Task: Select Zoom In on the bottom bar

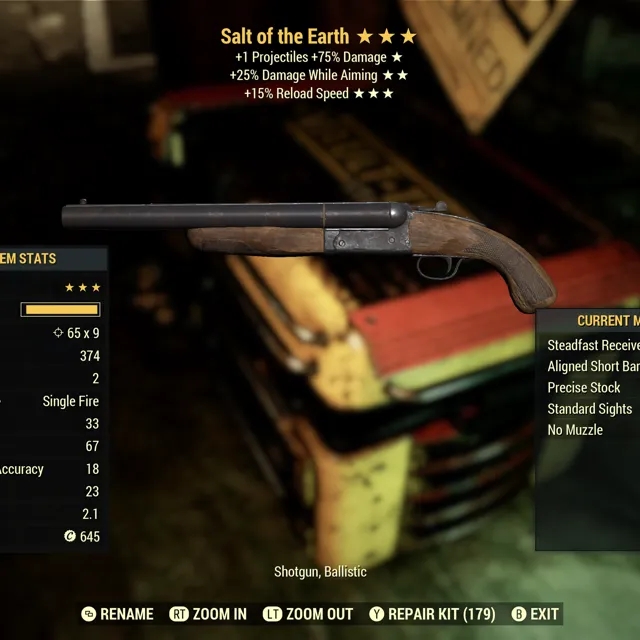Action: click(x=209, y=614)
